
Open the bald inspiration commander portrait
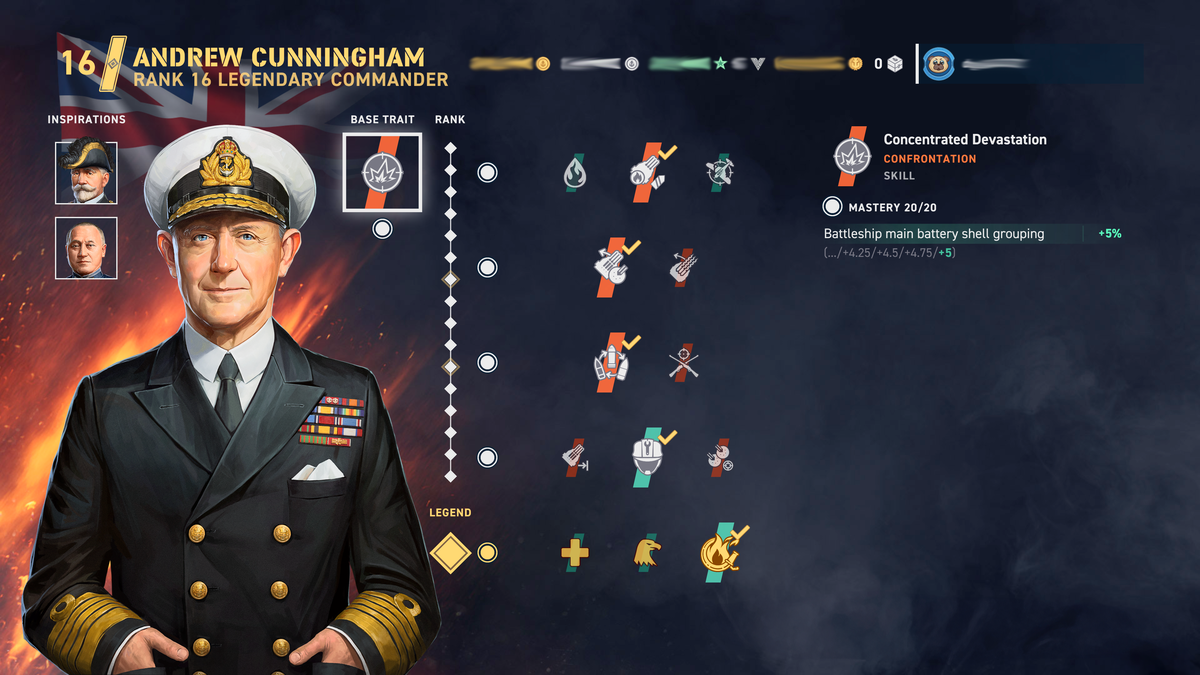coord(86,248)
